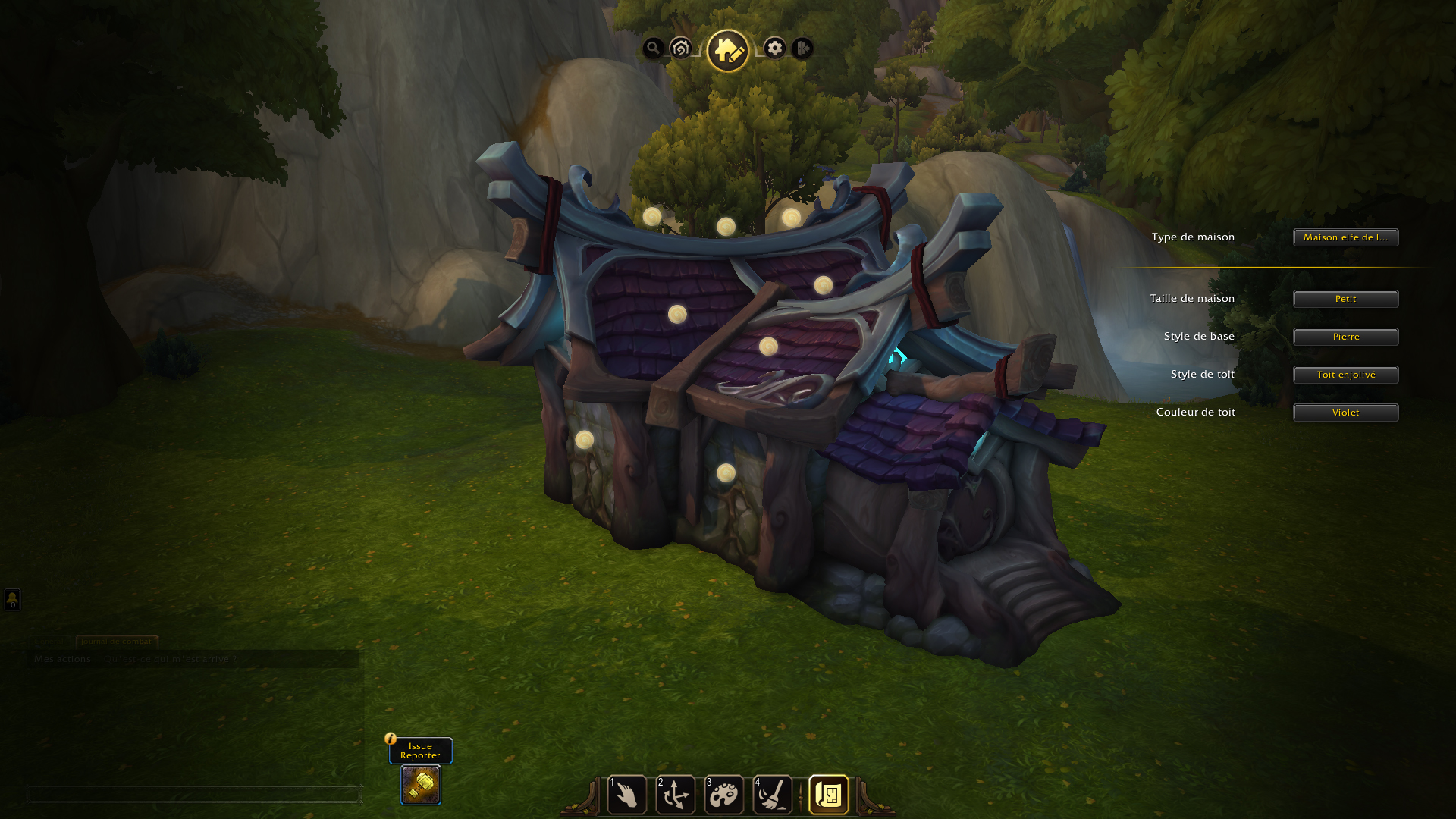Change Couleur de toit from Violet
The width and height of the screenshot is (1456, 819).
point(1345,413)
